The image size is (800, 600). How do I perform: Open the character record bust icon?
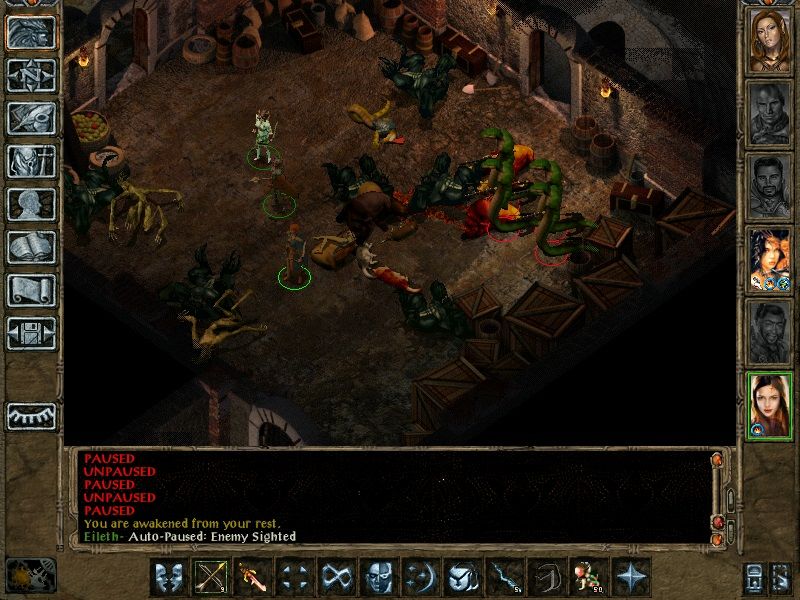pyautogui.click(x=31, y=204)
